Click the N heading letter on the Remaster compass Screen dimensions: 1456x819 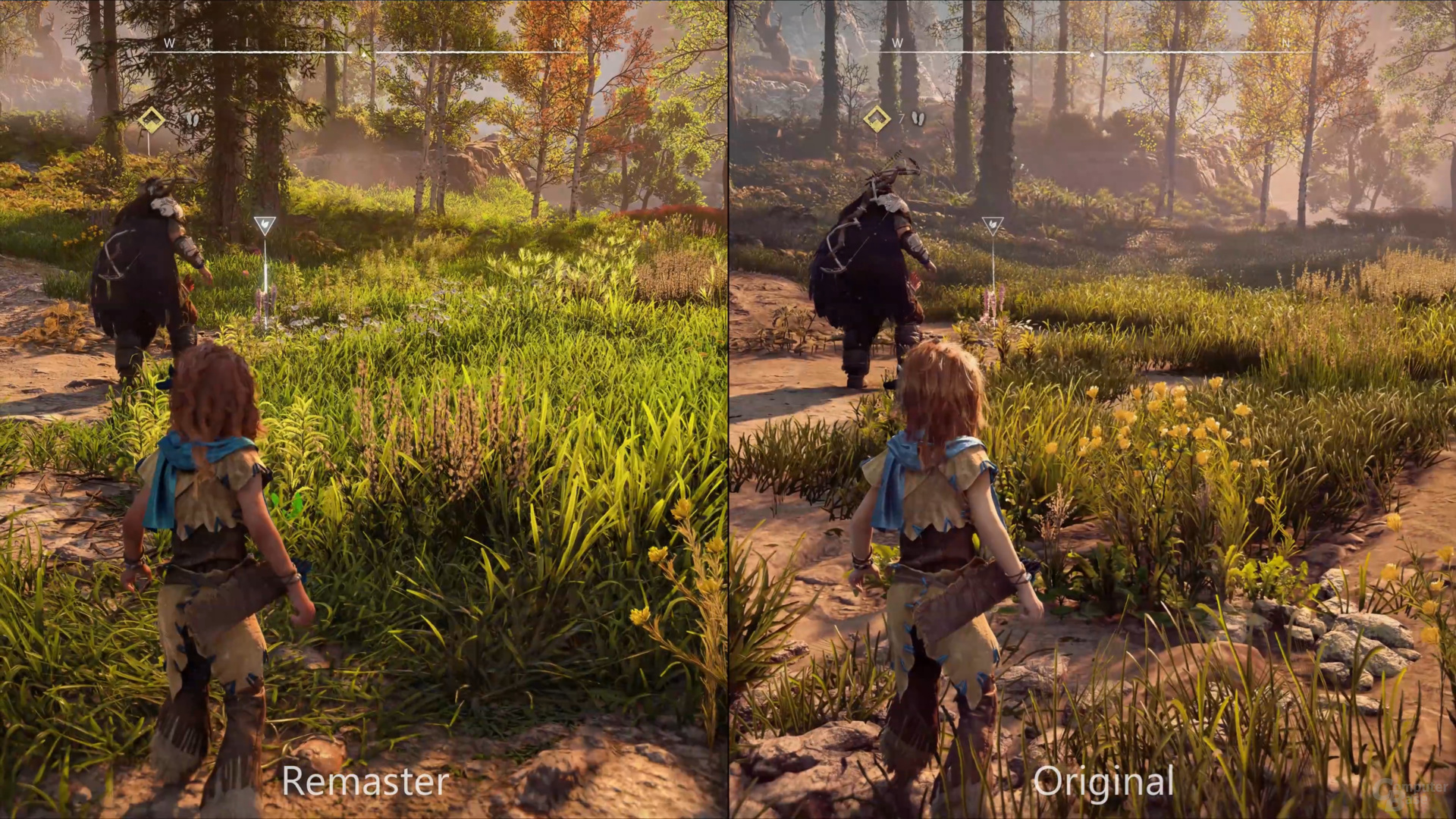(559, 44)
